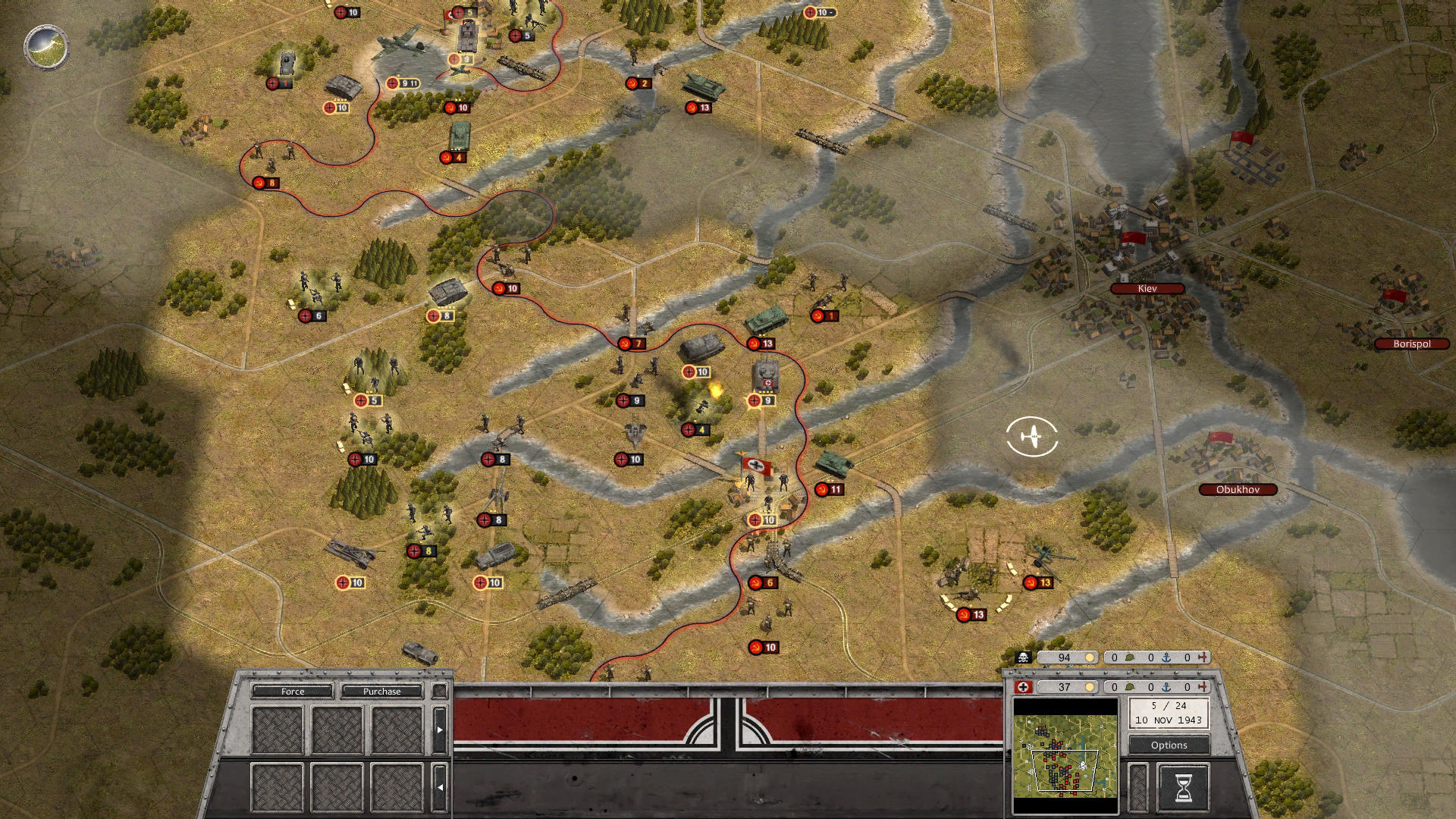Viewport: 1456px width, 819px height.
Task: Open the Purchase tab
Action: (x=383, y=692)
